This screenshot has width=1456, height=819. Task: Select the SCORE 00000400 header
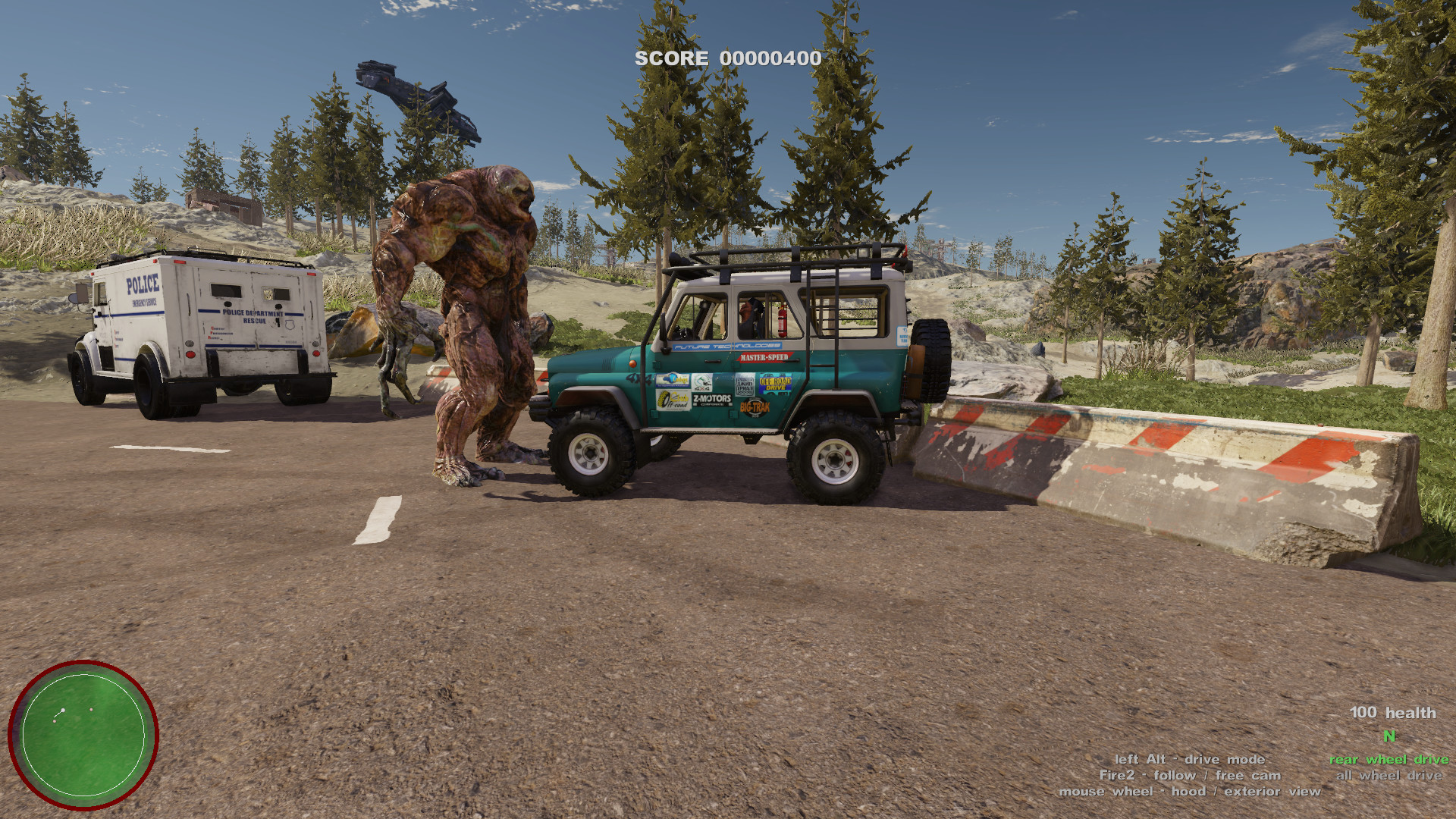pos(727,57)
